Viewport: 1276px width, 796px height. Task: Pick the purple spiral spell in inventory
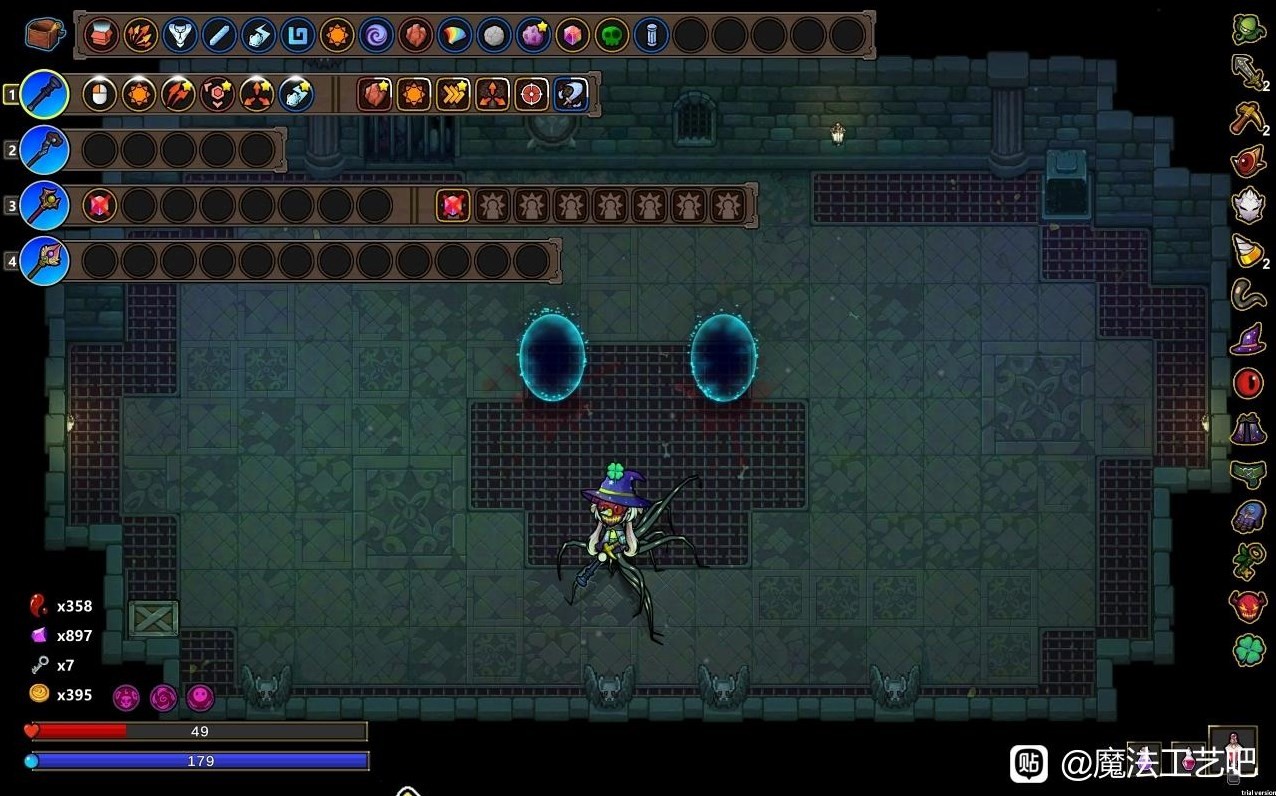pos(376,36)
